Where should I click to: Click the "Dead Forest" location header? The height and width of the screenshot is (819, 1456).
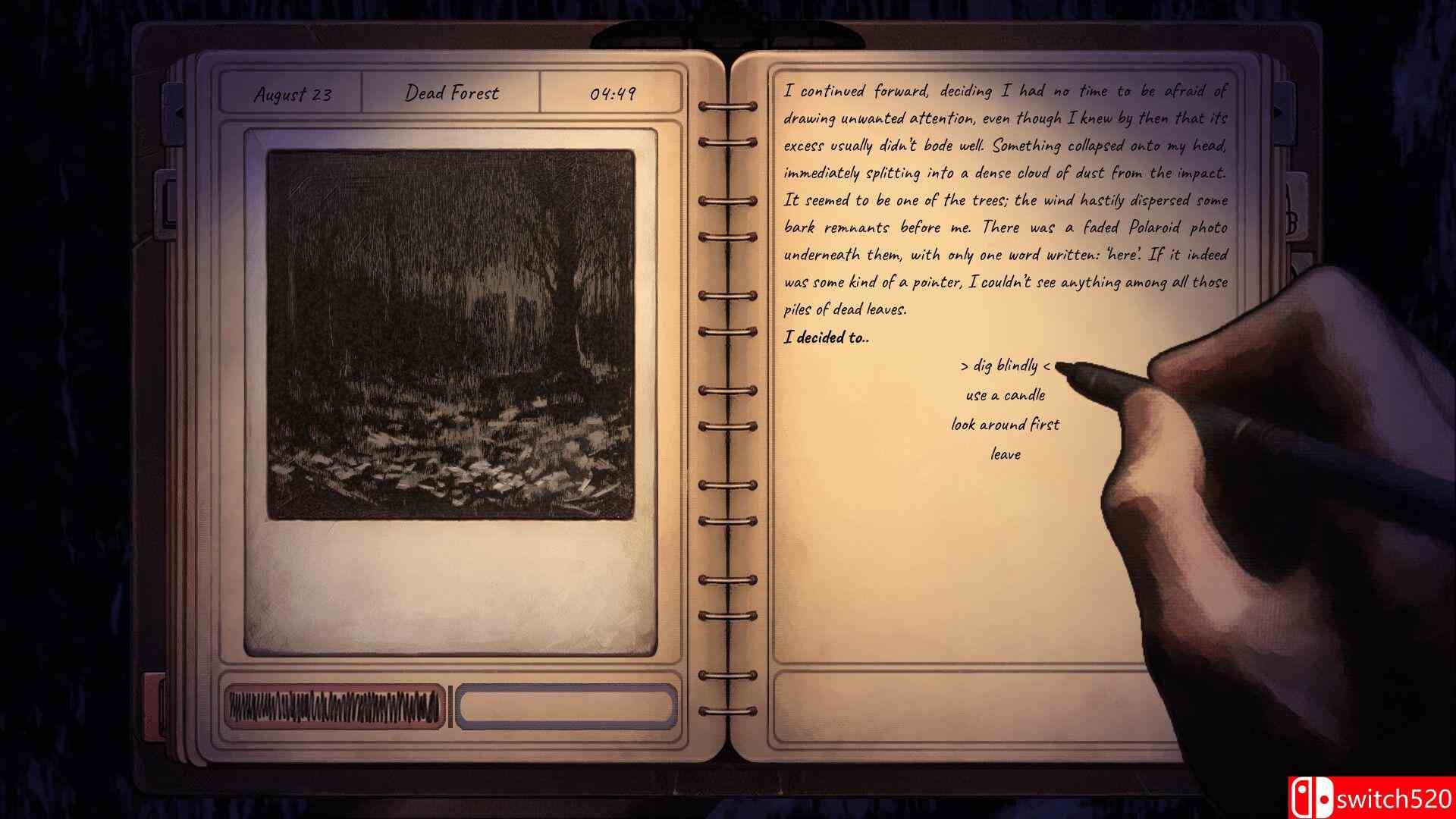click(x=453, y=93)
